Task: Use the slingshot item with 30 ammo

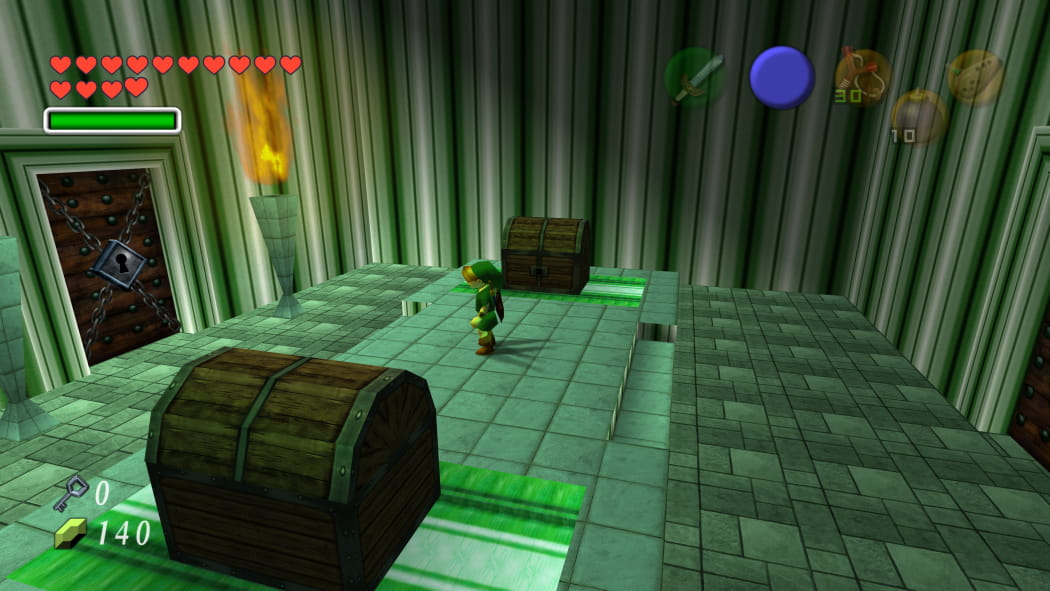Action: tap(862, 77)
